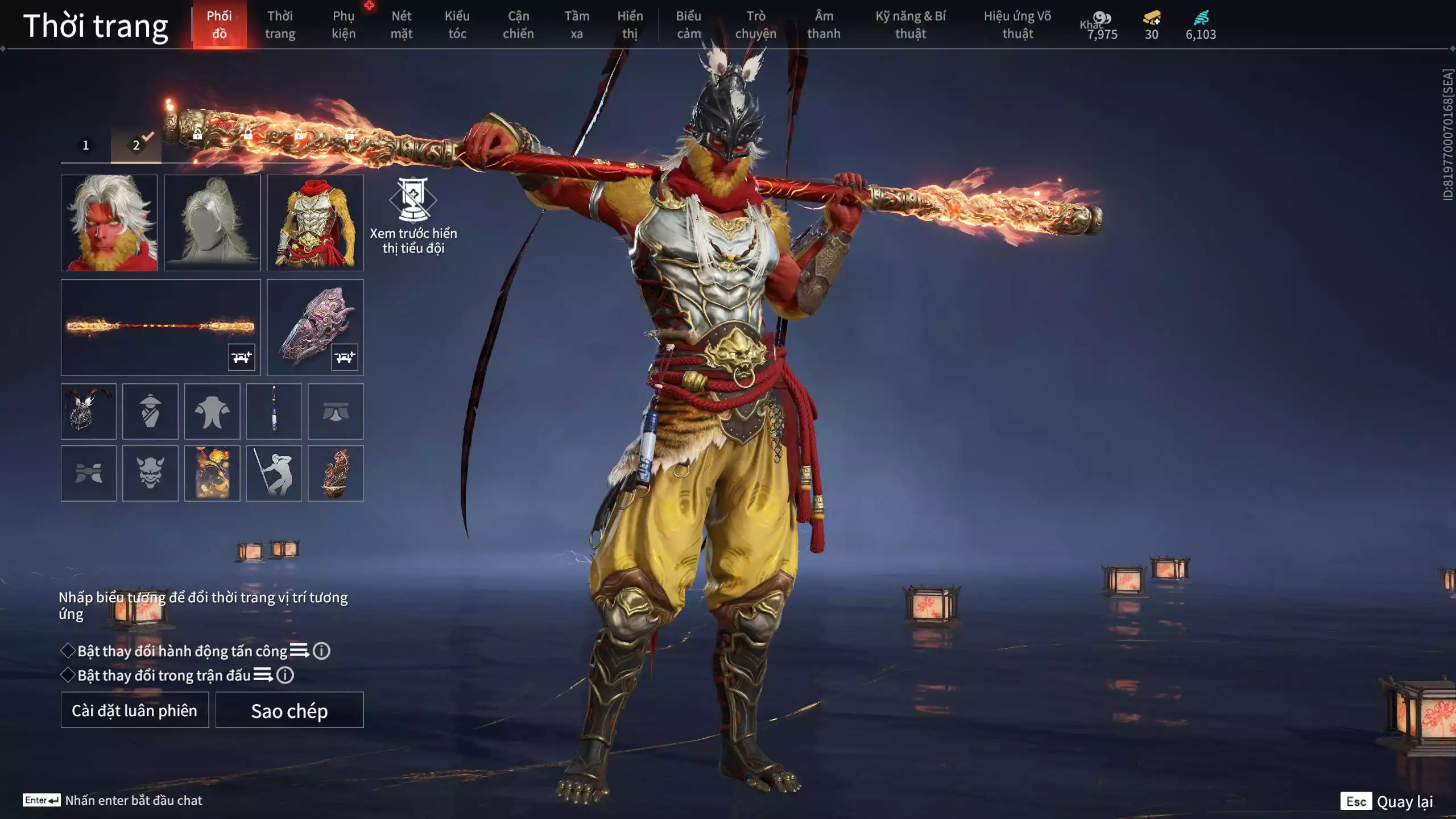Open the Cận chiến weapon tab
Screen dimensions: 1456x819
pyautogui.click(x=518, y=24)
